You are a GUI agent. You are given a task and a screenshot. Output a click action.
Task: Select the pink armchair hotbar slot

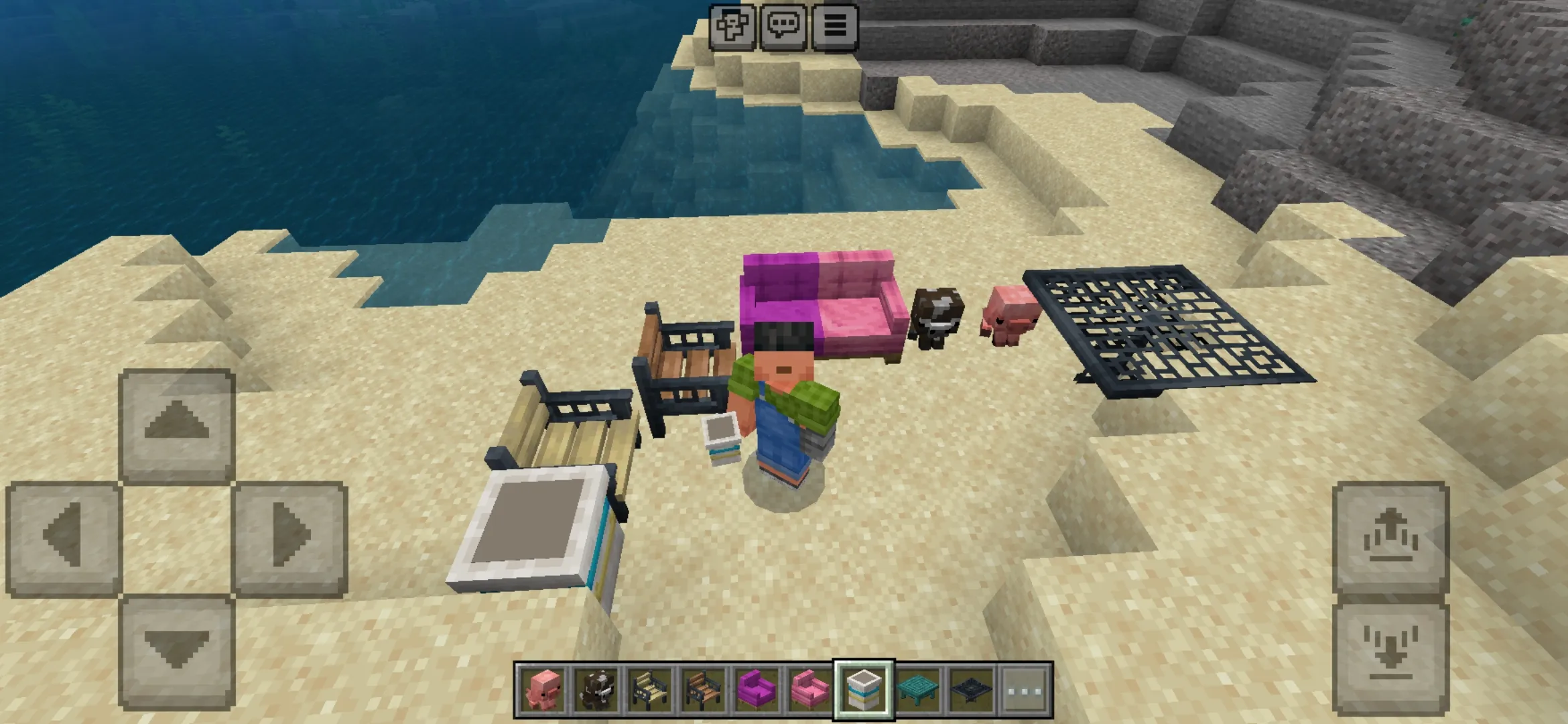(810, 689)
